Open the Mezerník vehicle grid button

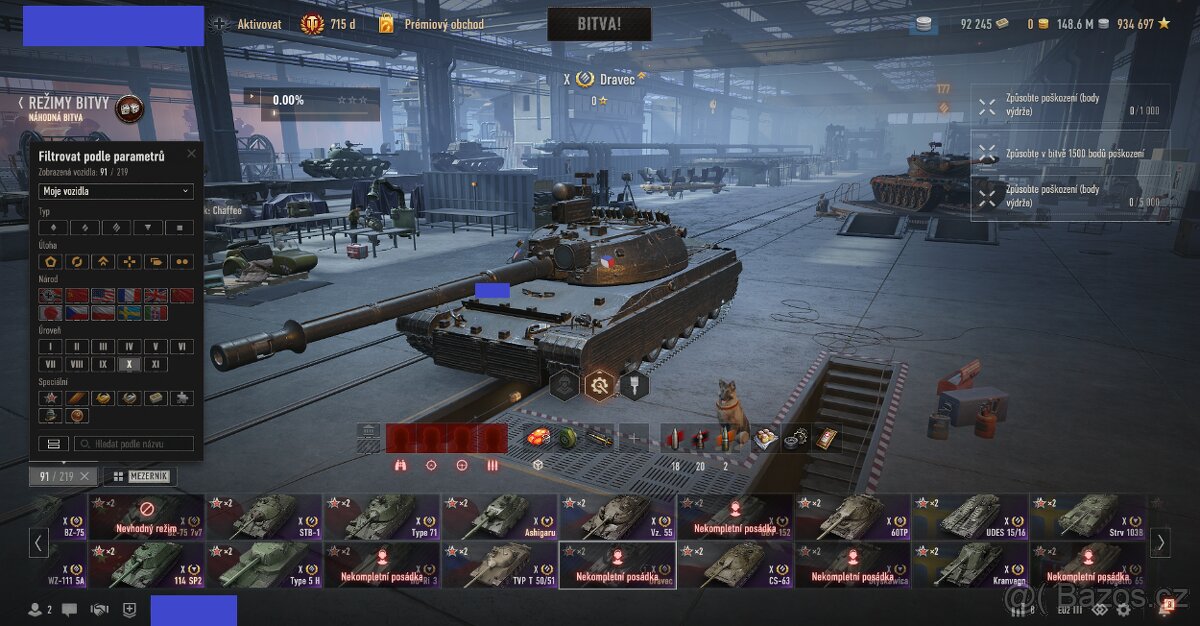[x=139, y=477]
